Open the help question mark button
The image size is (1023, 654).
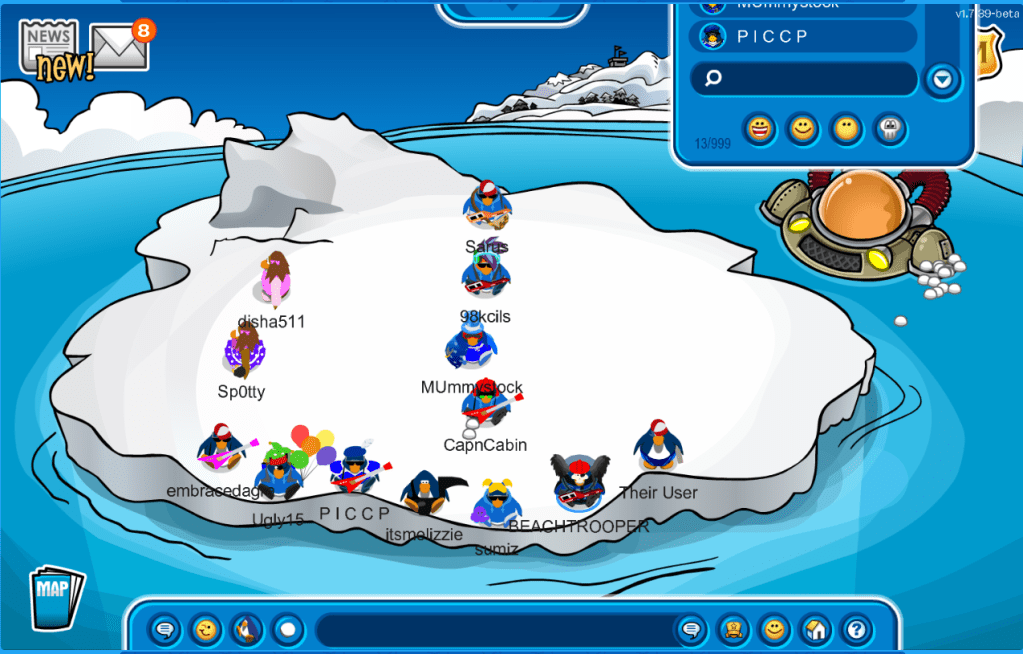tap(856, 629)
